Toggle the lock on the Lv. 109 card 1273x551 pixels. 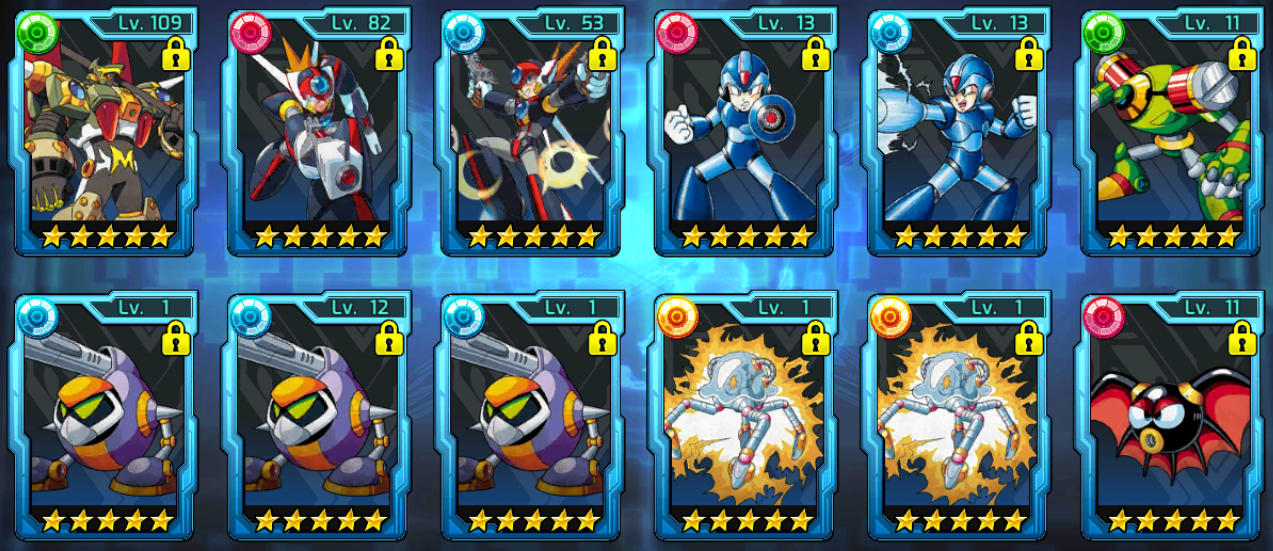pos(176,55)
